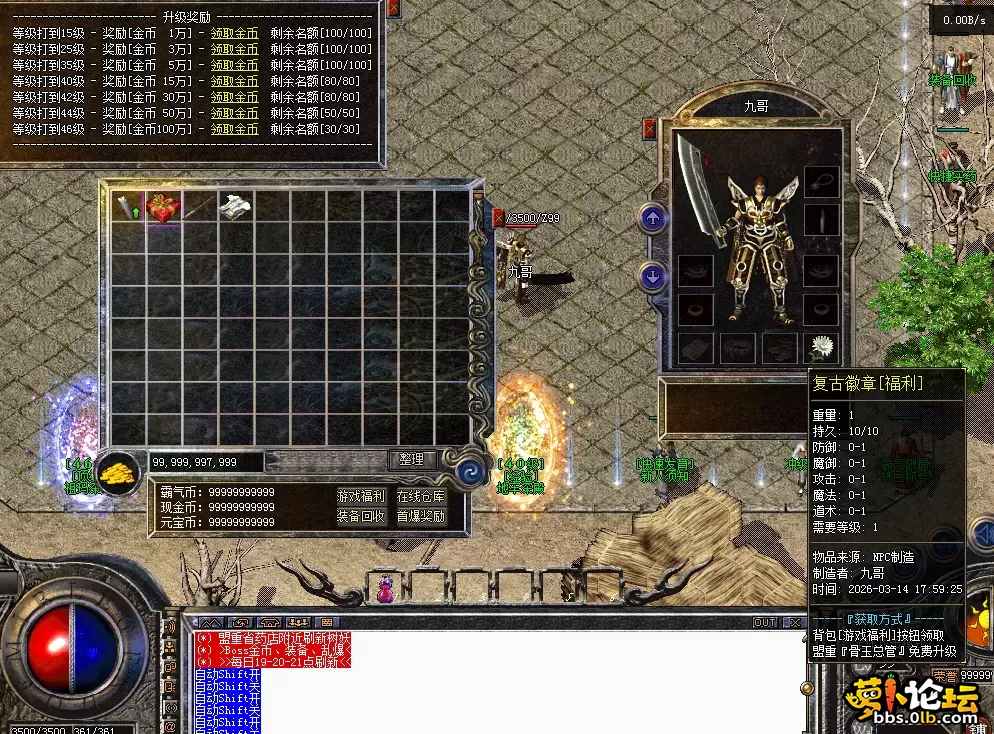Open the 游戏福利 game benefits button

[x=360, y=496]
